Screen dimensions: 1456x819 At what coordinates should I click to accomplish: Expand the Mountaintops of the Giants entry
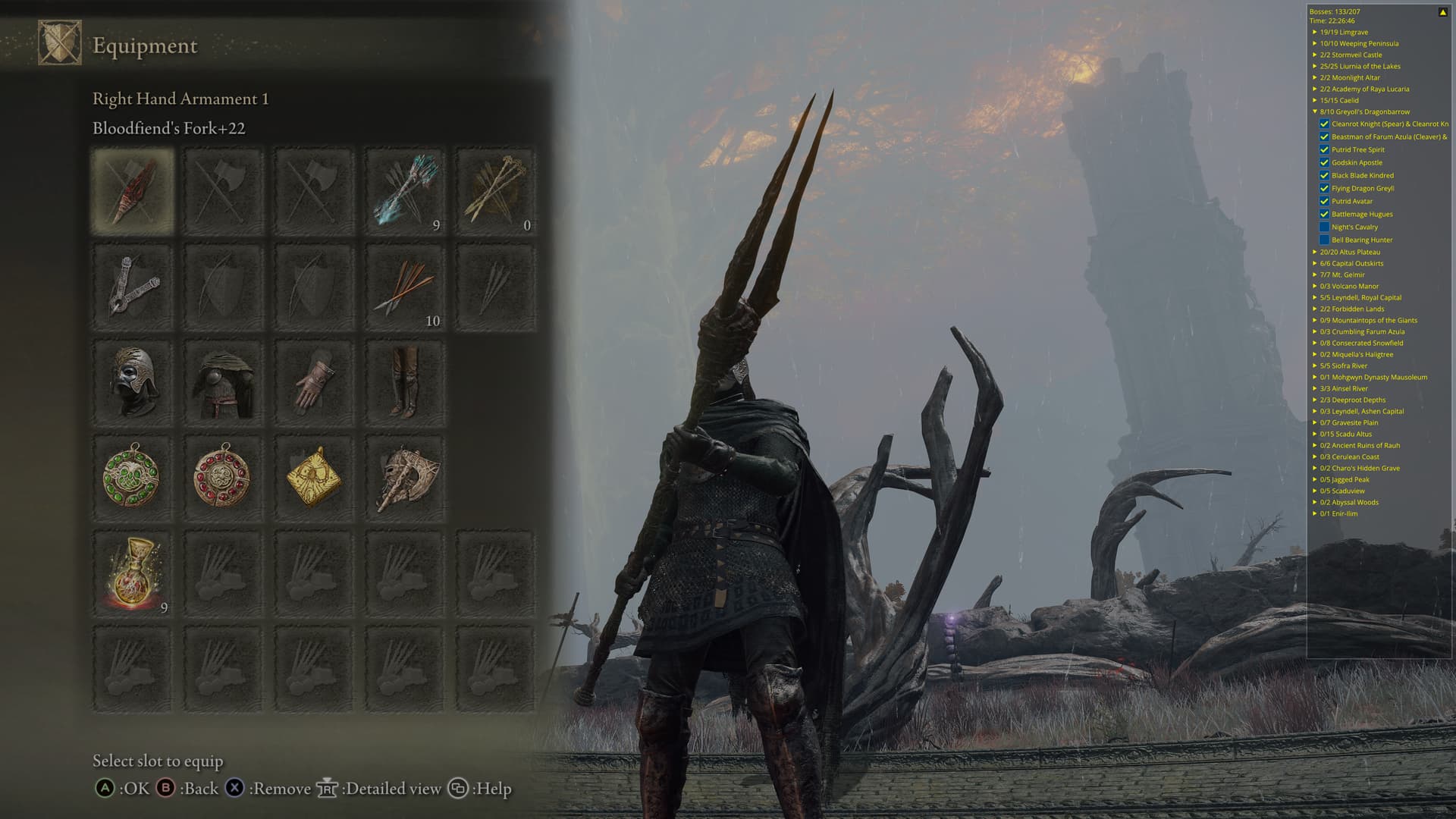click(1315, 320)
